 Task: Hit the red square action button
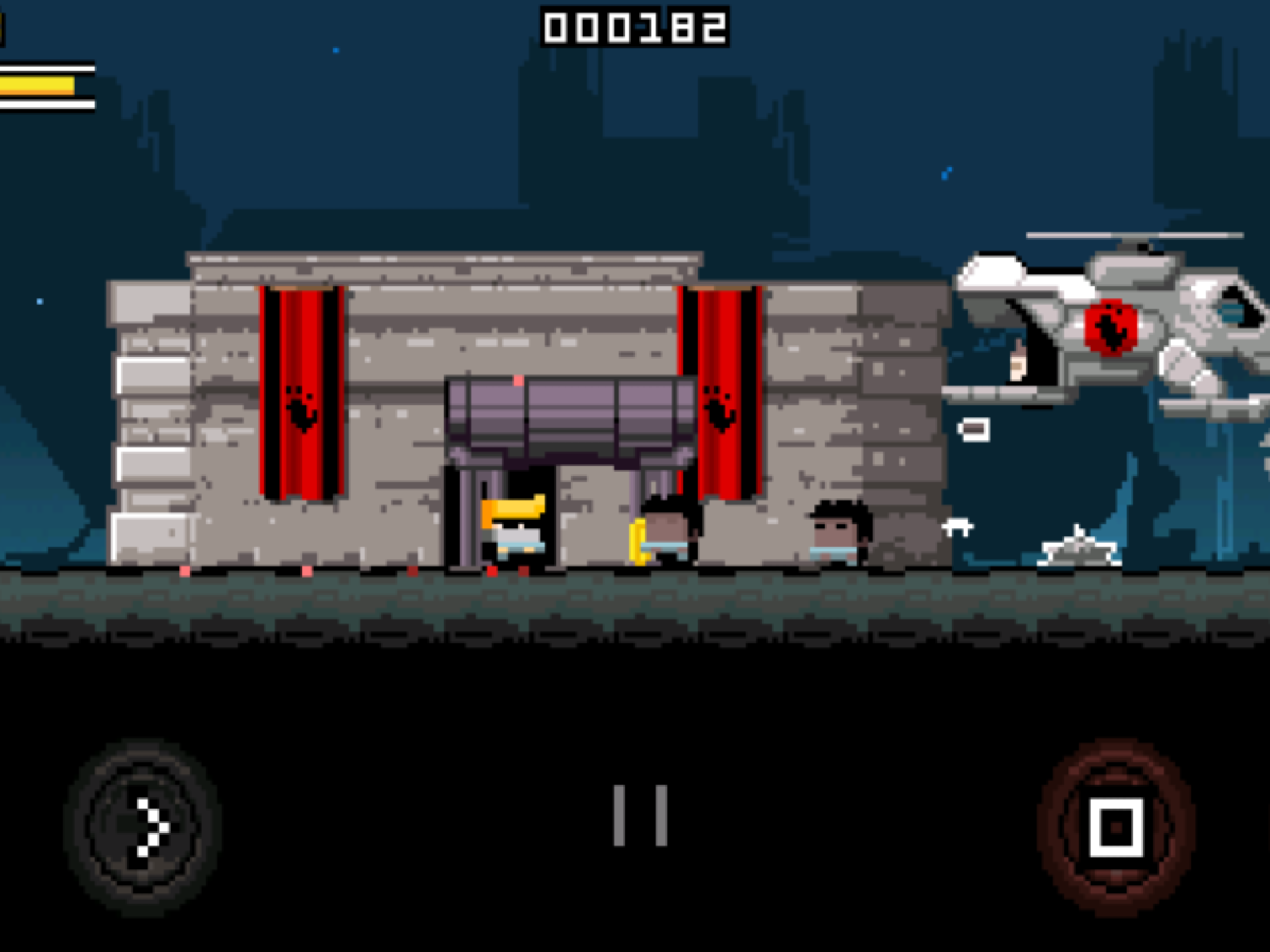click(x=1116, y=827)
